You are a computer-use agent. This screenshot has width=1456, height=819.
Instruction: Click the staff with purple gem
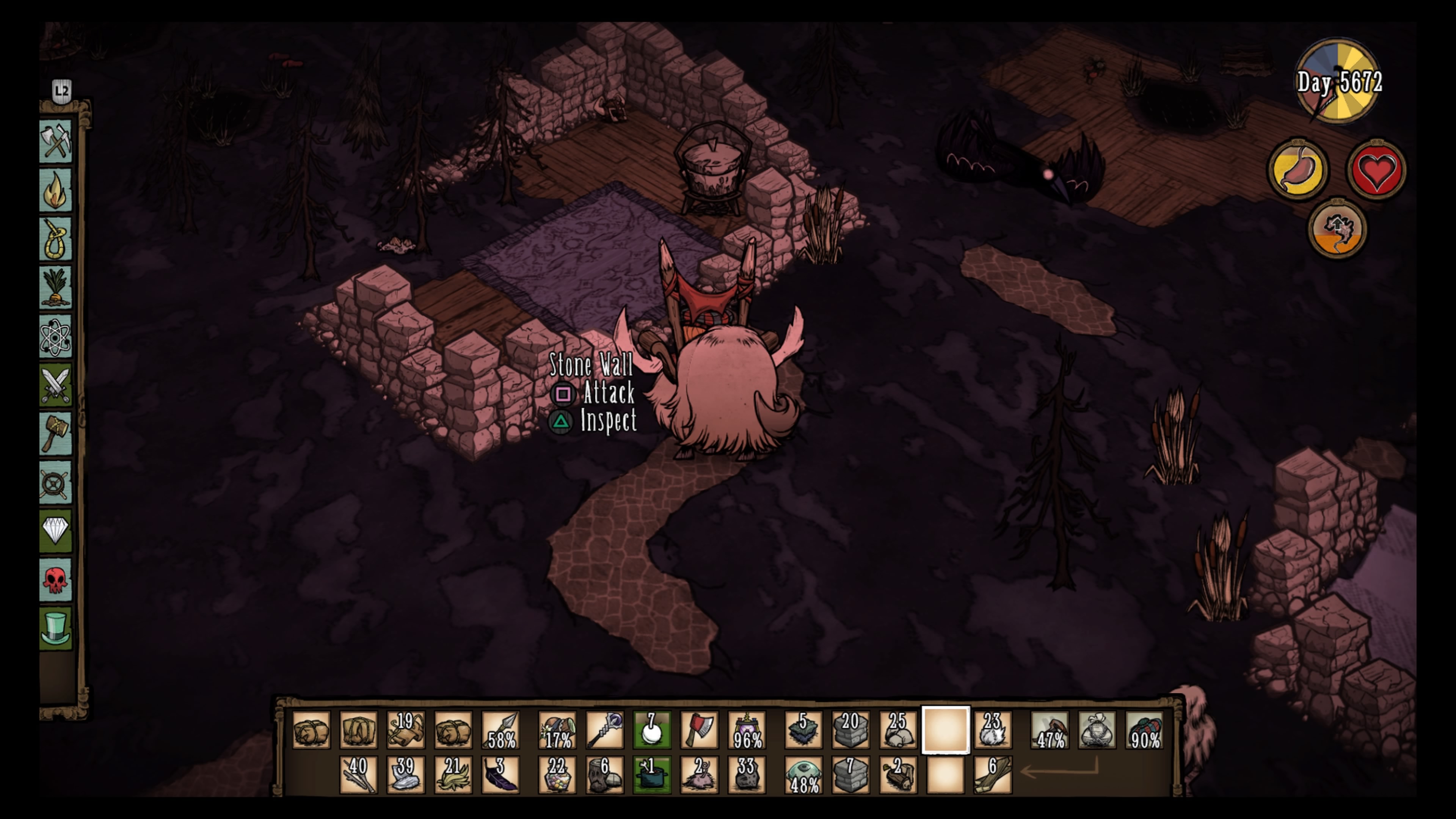point(605,730)
